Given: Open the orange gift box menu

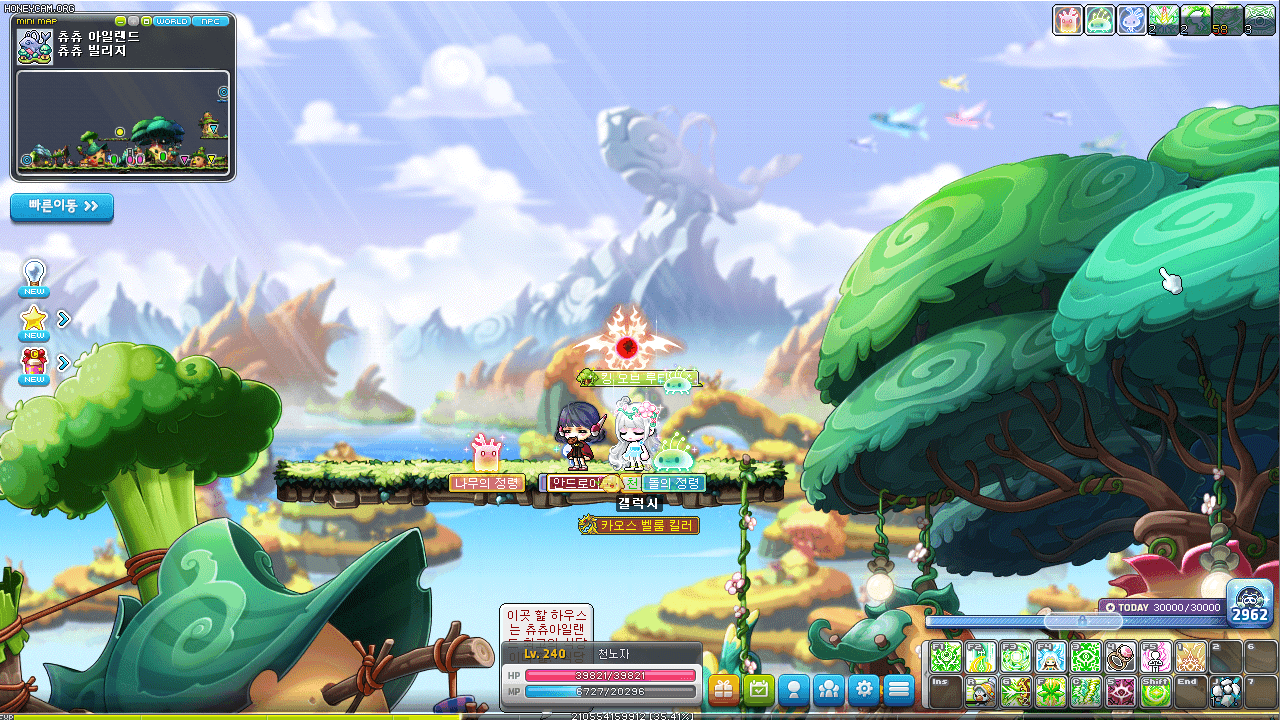Looking at the screenshot, I should pos(724,688).
